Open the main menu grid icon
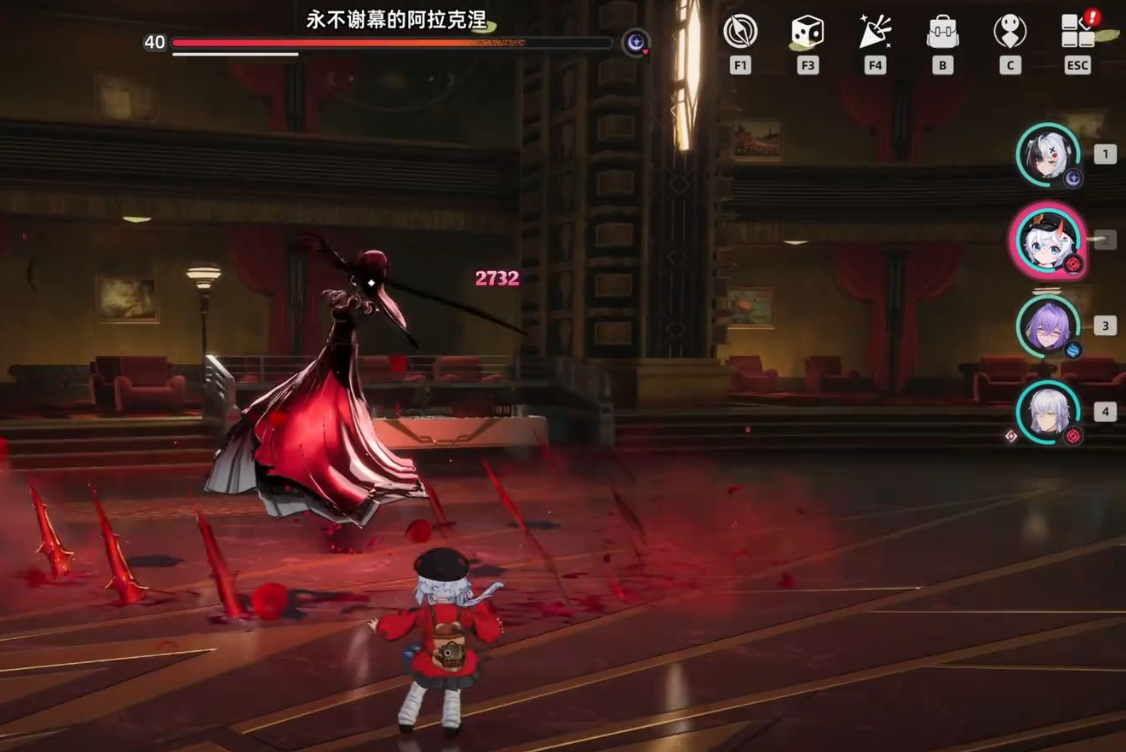 1077,31
